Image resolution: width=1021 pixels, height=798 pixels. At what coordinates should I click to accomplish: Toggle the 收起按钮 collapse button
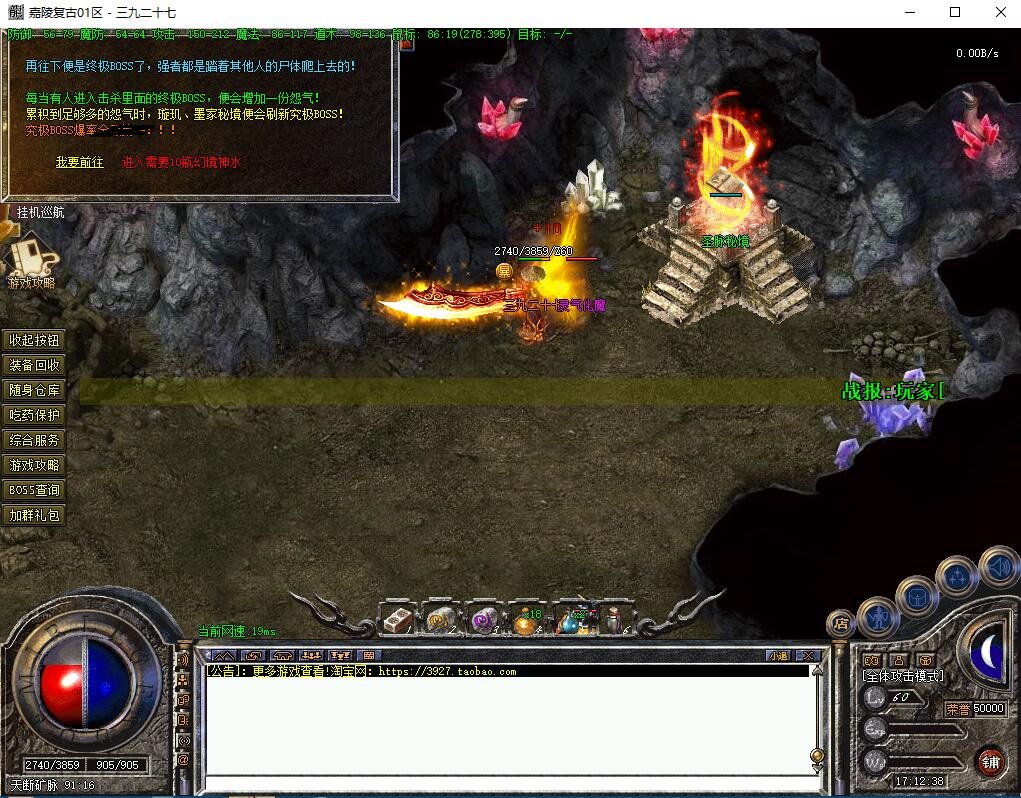(x=35, y=340)
